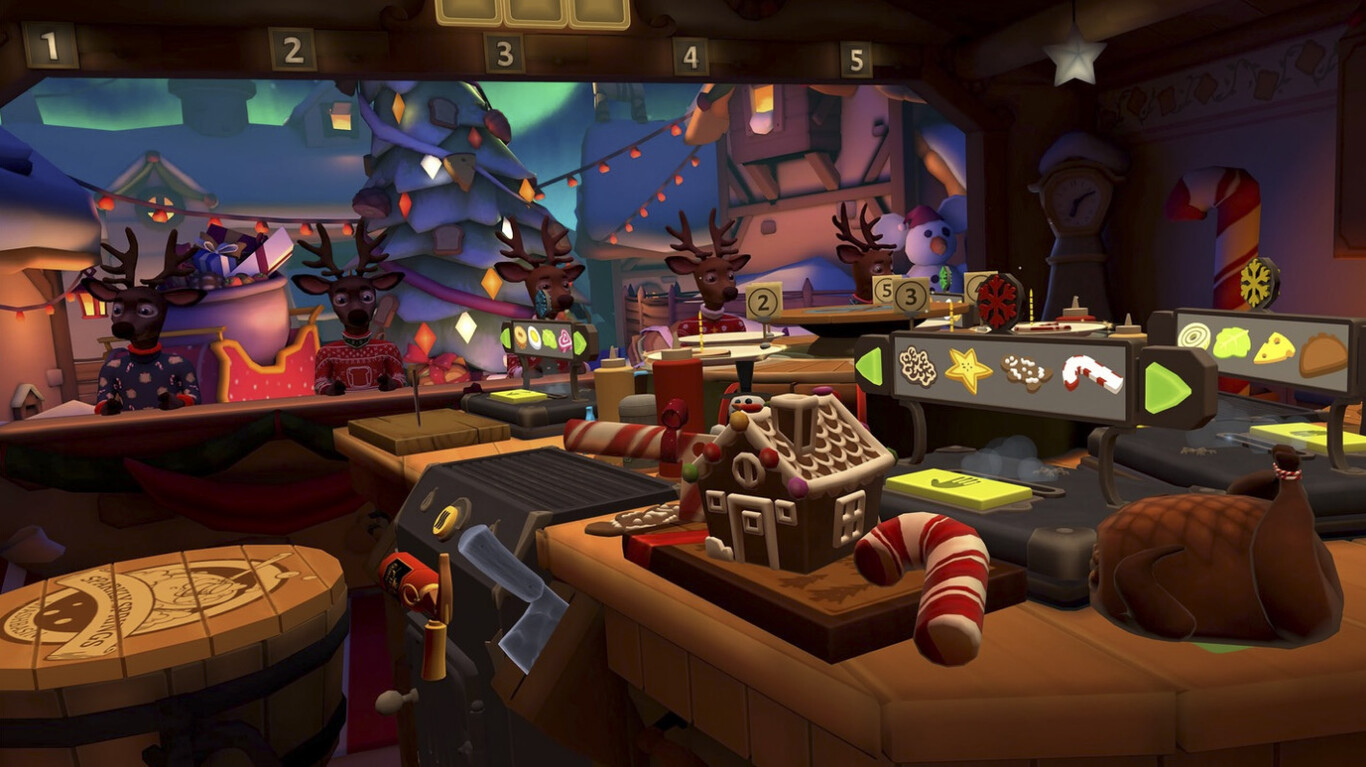This screenshot has height=767, width=1366.
Task: Select the green lettuce leaf icon
Action: [1231, 343]
